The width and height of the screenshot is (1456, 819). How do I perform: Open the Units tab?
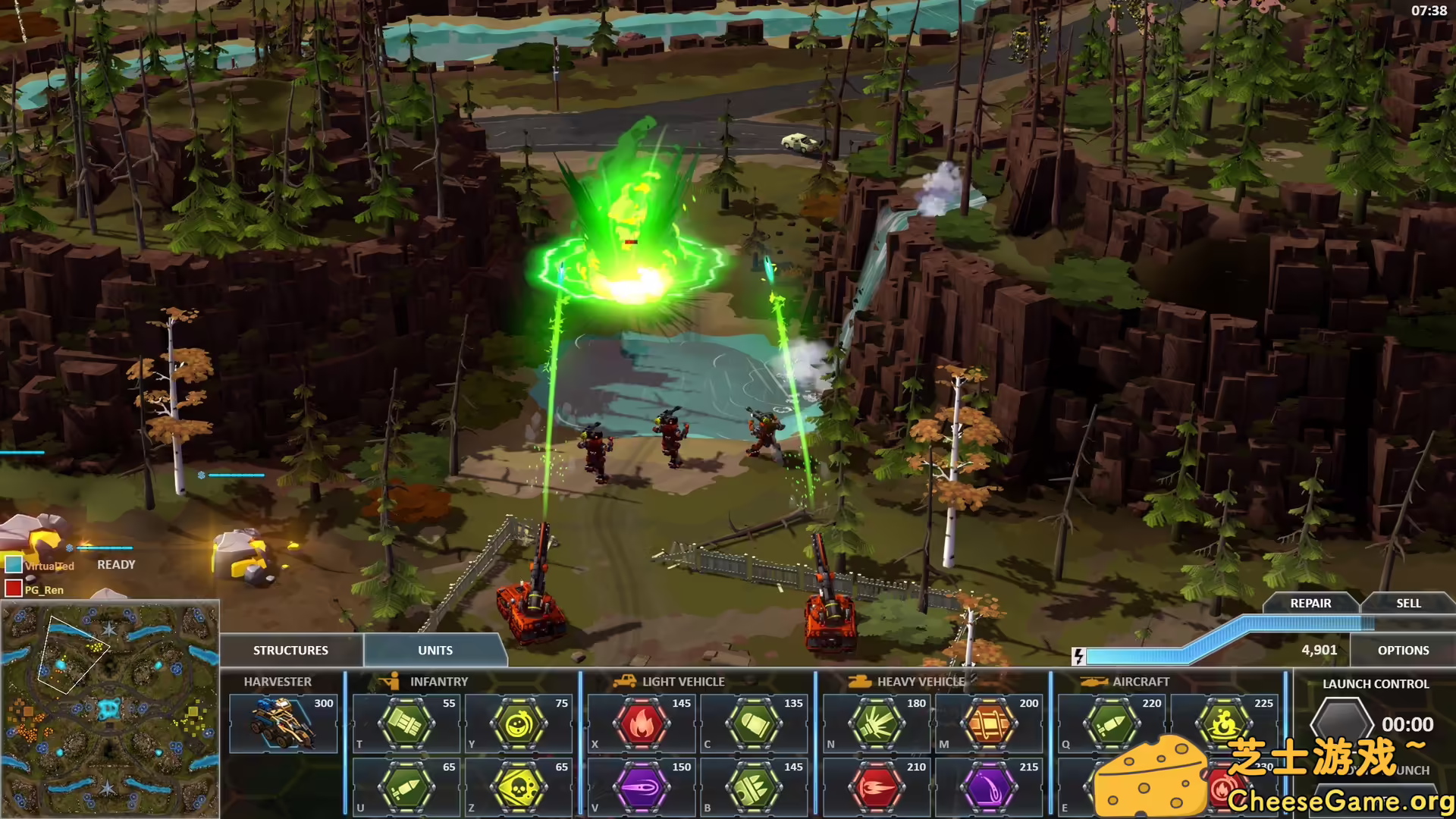[435, 650]
